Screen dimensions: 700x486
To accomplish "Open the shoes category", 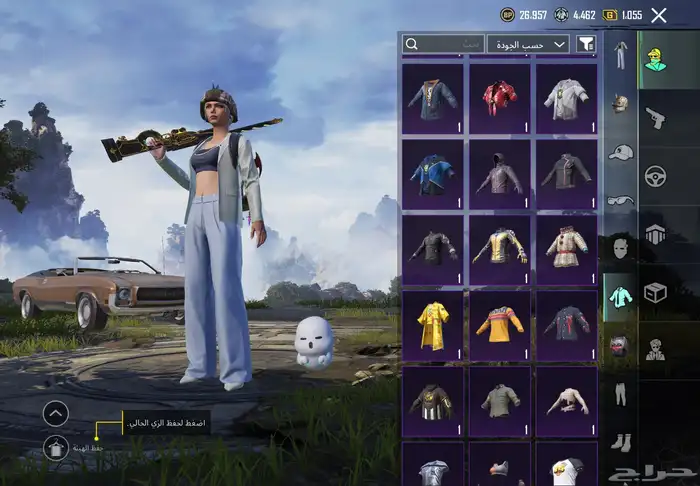I will pos(620,441).
